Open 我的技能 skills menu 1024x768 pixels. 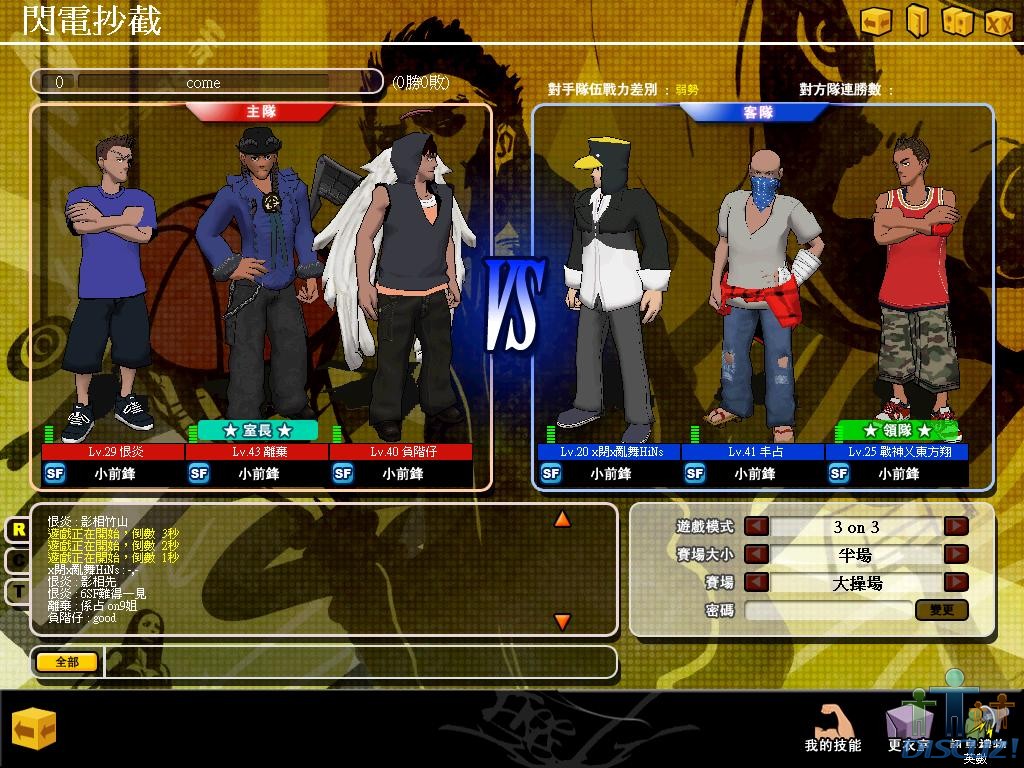tap(832, 728)
